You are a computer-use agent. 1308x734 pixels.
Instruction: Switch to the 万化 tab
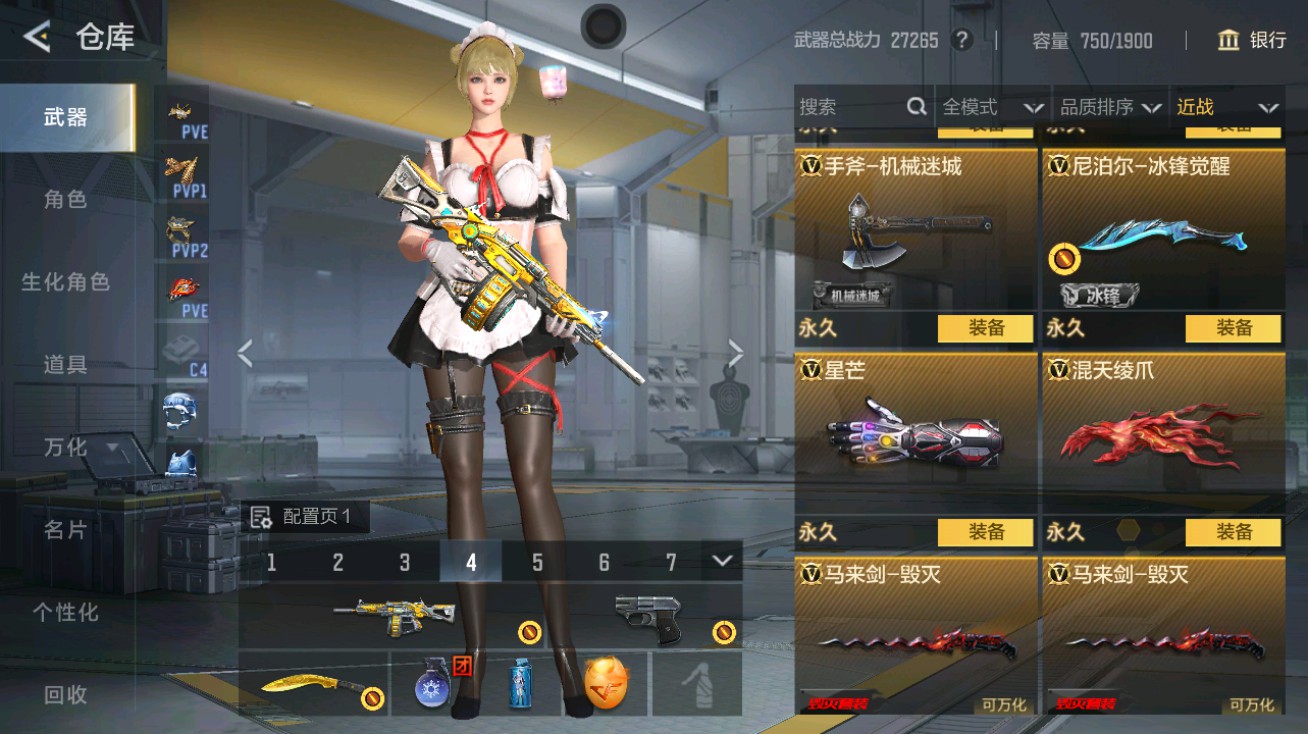point(65,448)
